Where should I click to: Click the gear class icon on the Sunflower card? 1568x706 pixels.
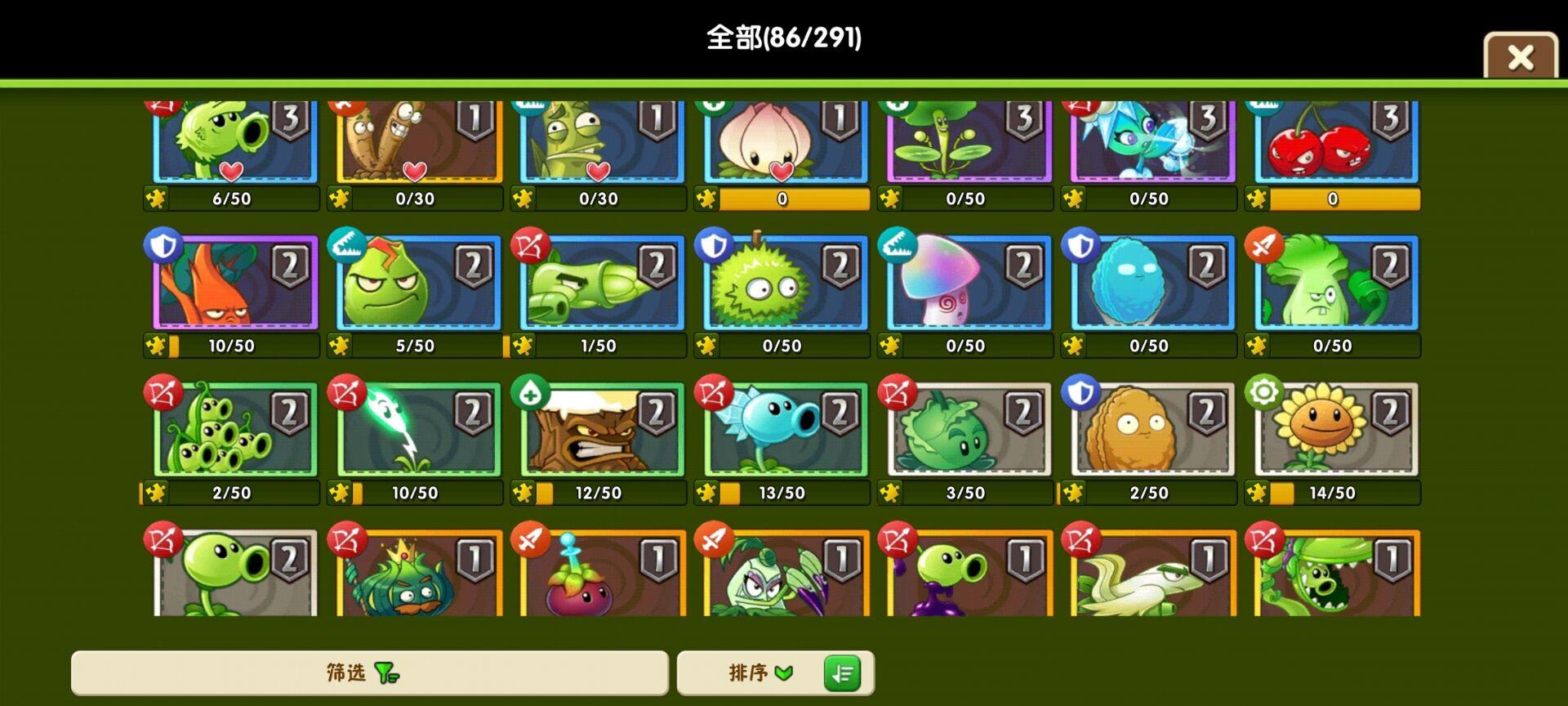click(1263, 392)
